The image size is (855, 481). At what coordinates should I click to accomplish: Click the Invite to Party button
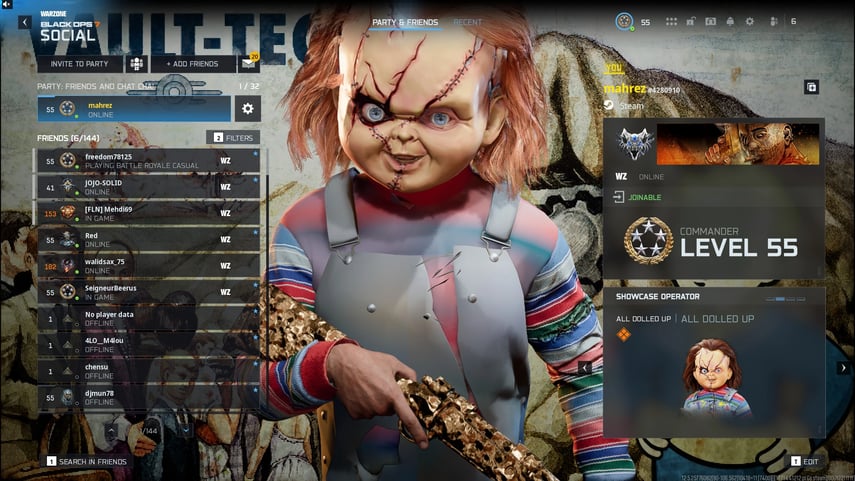(80, 64)
